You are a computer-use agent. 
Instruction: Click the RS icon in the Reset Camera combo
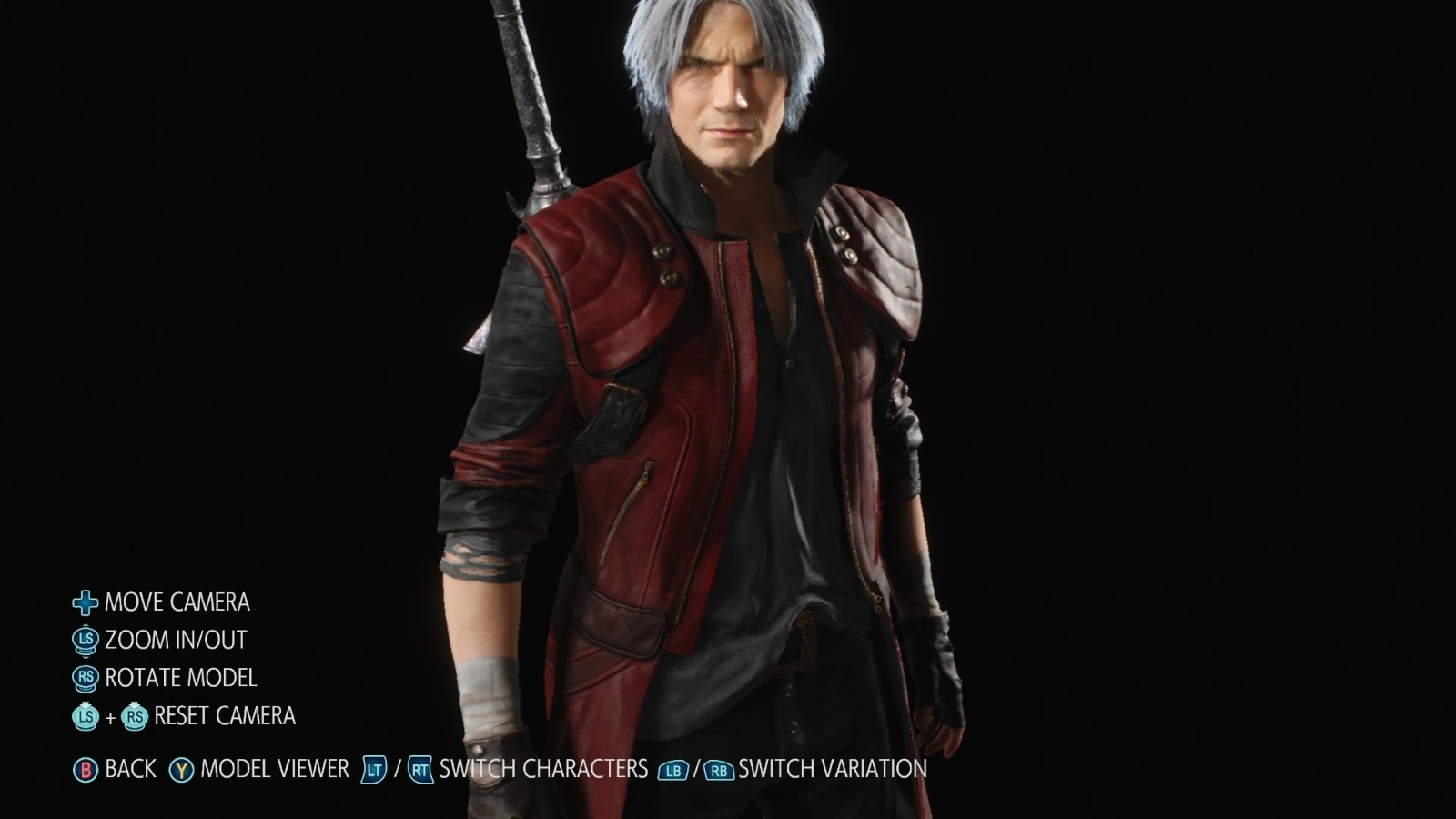136,717
